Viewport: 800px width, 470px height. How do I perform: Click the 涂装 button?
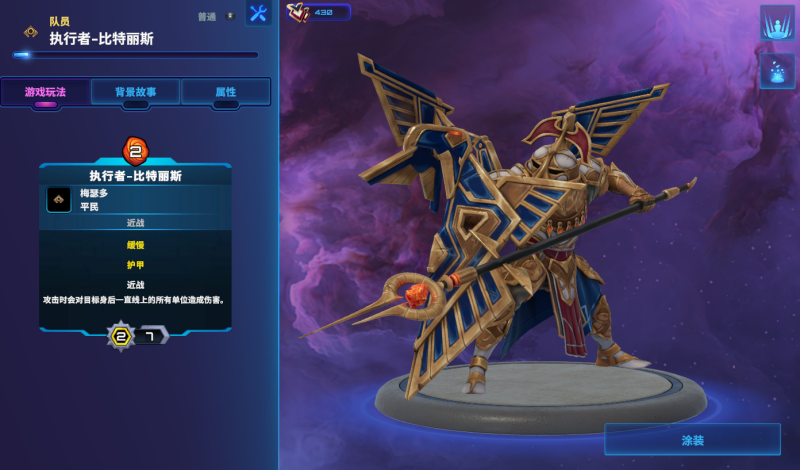tap(692, 439)
